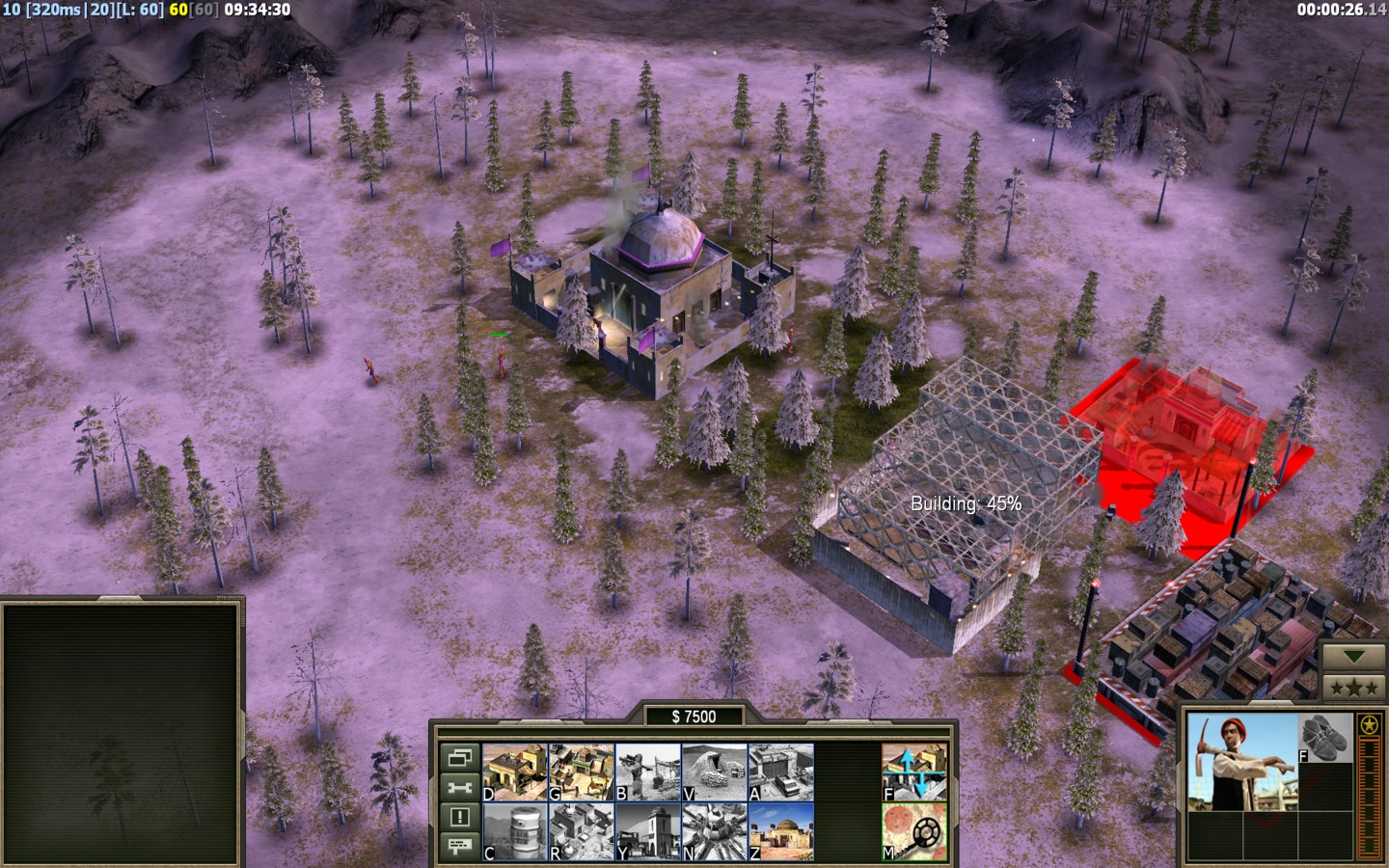Build the domed Command Center labeled Z

(x=781, y=831)
